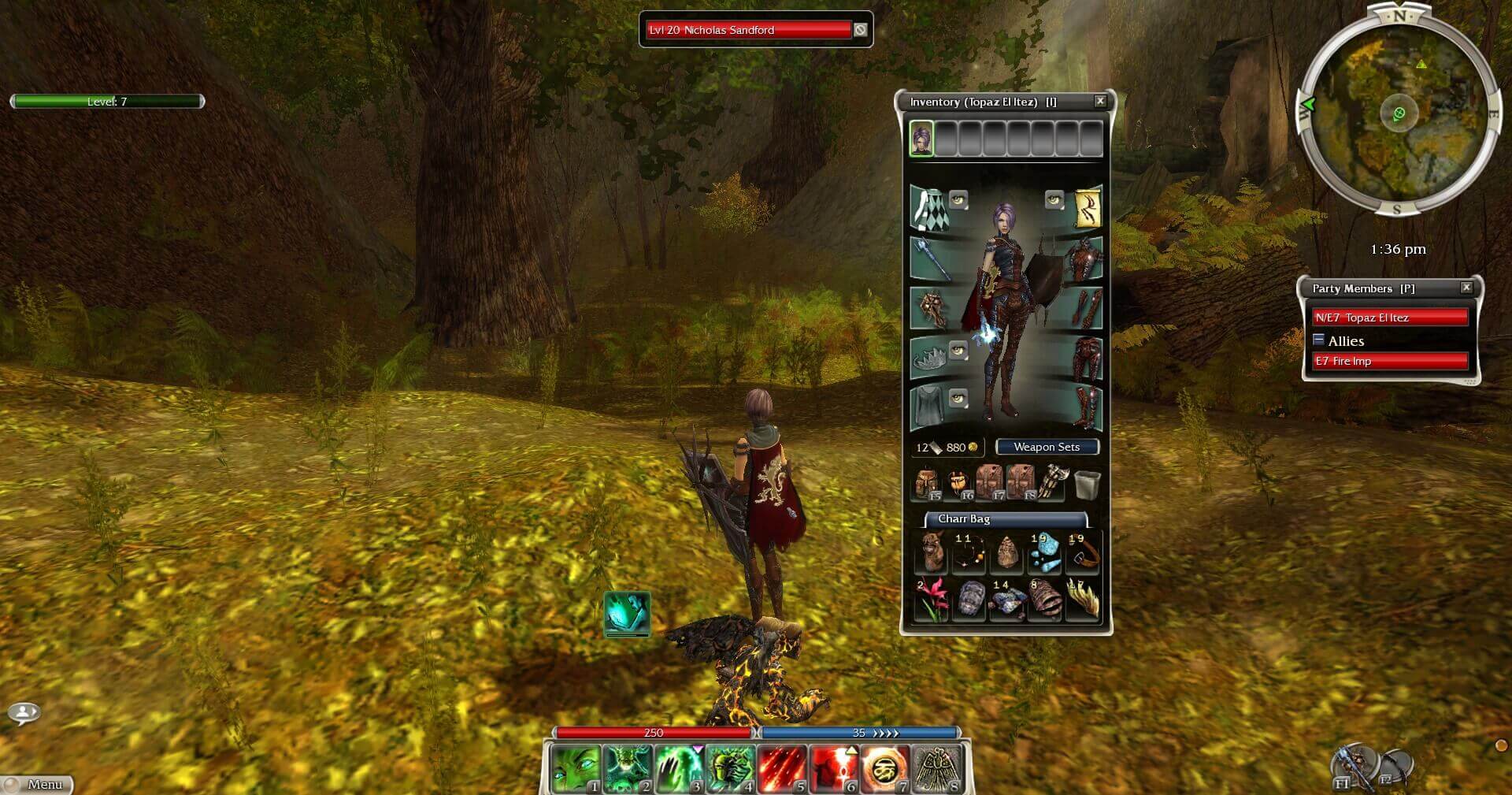The image size is (1512, 795).
Task: Open the belt pouch labeled 16
Action: (959, 481)
